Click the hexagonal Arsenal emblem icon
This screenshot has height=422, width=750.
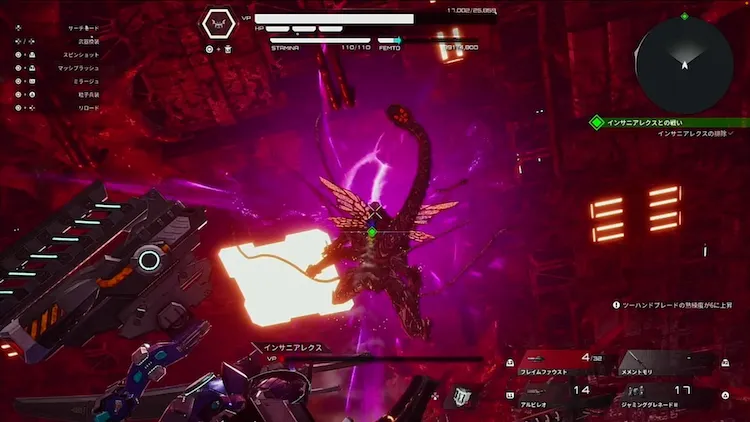pyautogui.click(x=218, y=22)
